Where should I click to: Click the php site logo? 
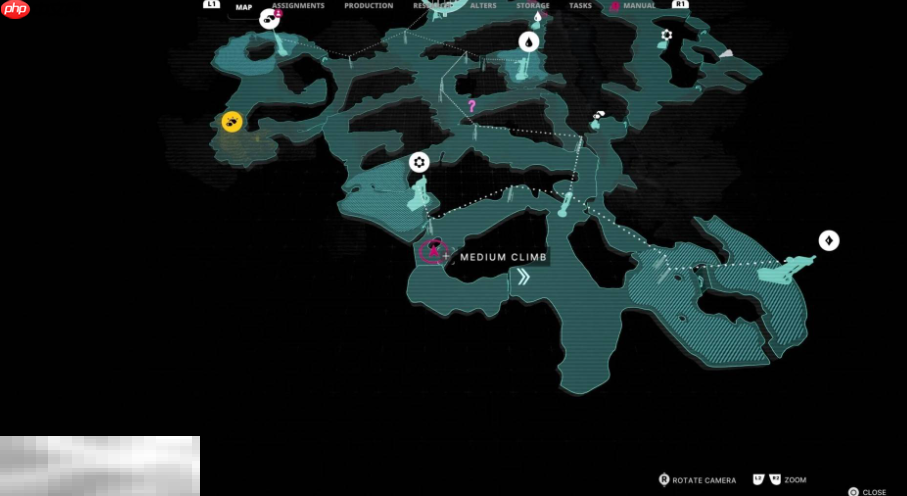[16, 10]
